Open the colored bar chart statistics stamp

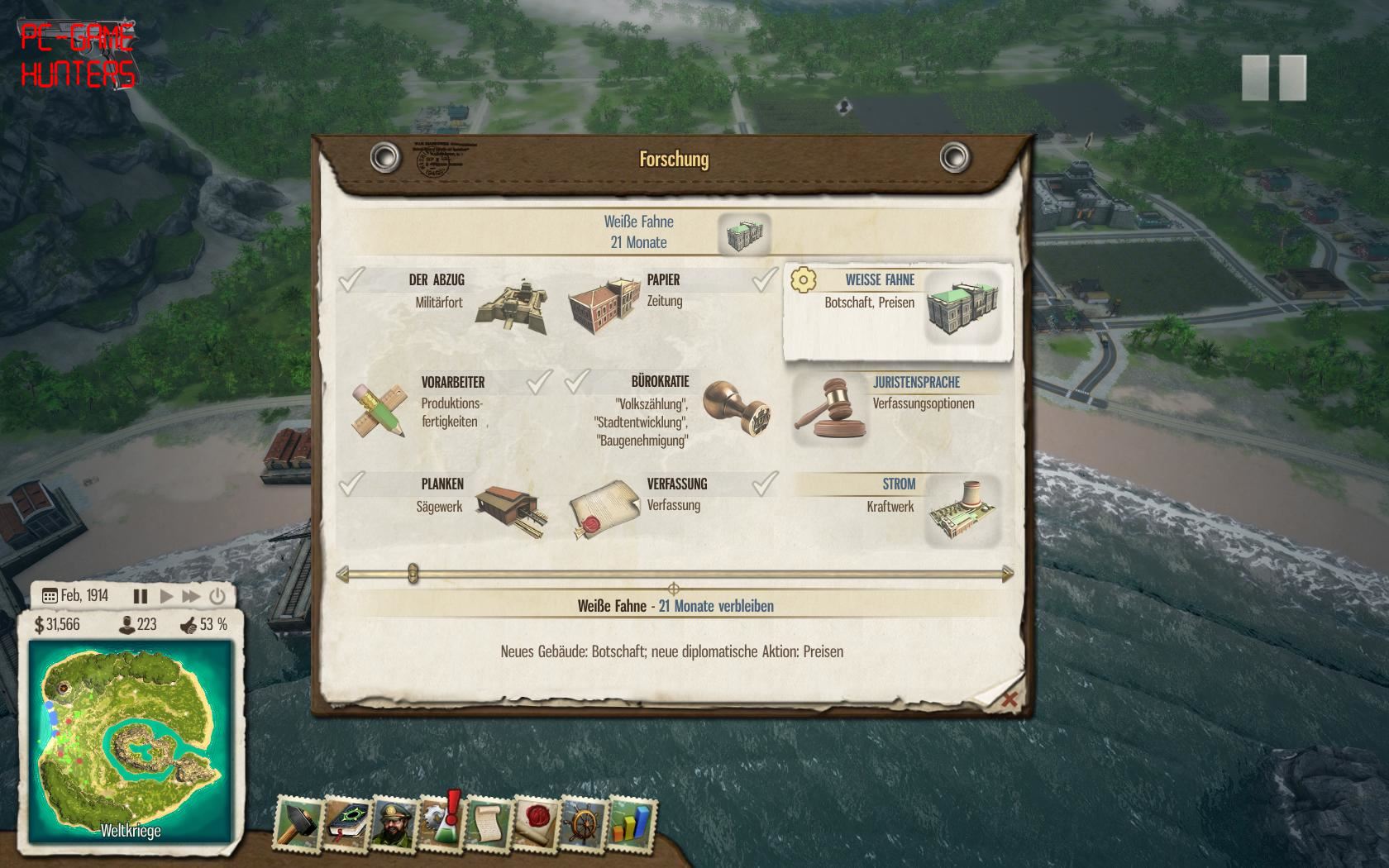click(631, 823)
